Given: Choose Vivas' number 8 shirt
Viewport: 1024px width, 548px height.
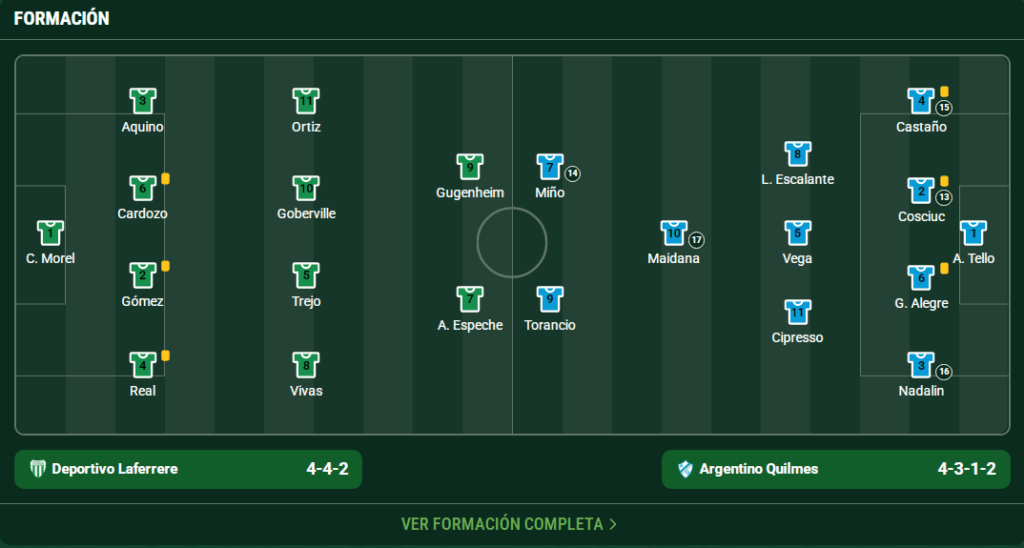Looking at the screenshot, I should [x=306, y=364].
